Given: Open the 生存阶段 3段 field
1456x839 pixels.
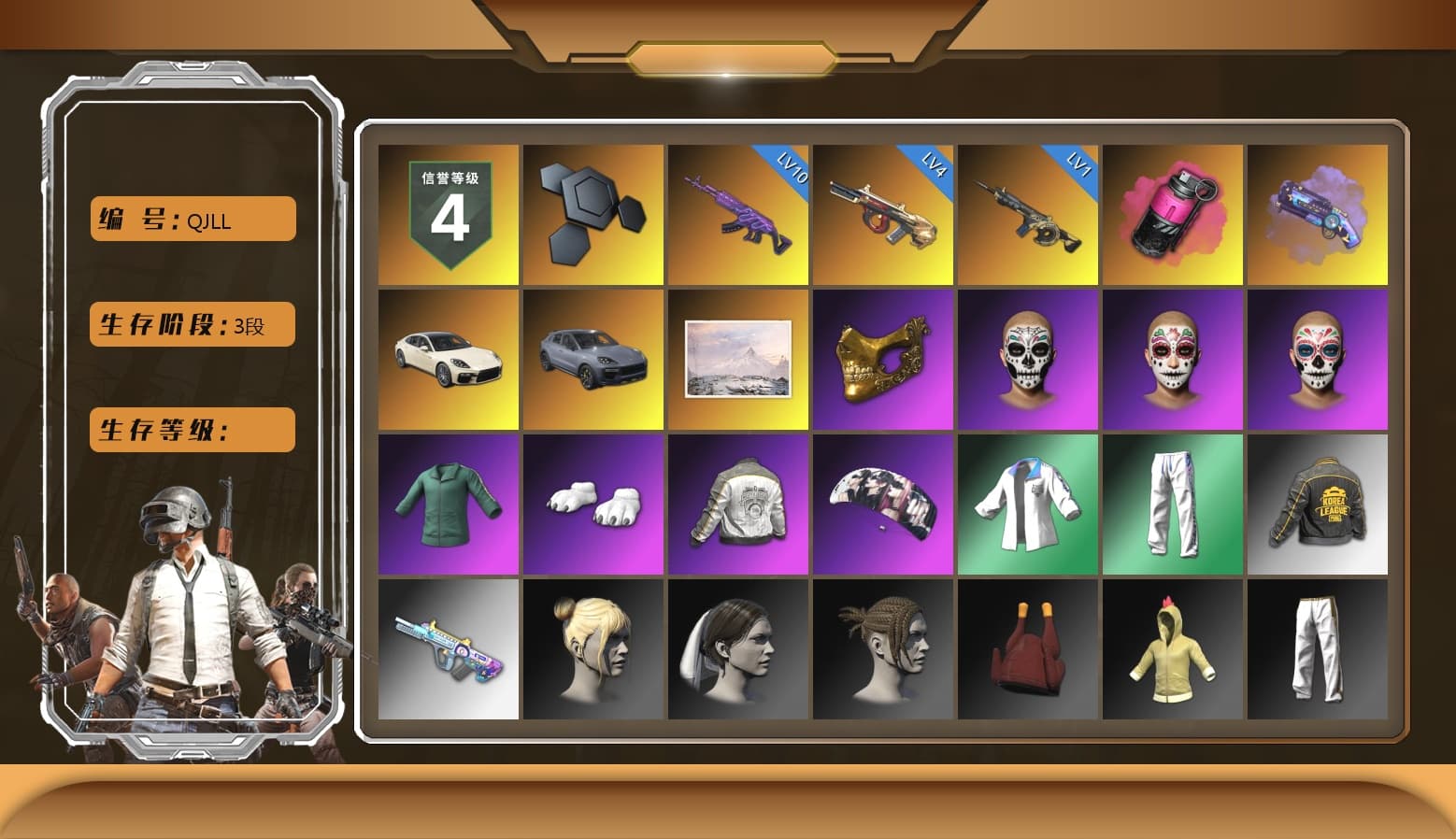Looking at the screenshot, I should click(192, 324).
